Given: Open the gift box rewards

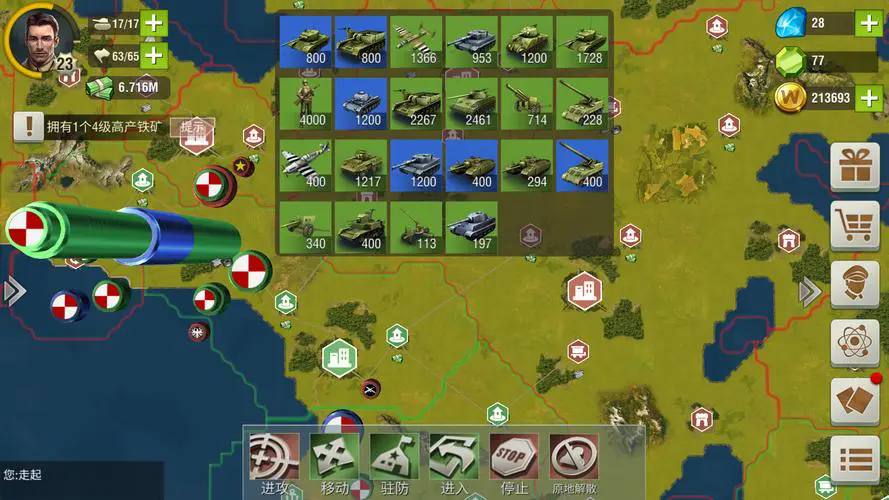Looking at the screenshot, I should [855, 167].
